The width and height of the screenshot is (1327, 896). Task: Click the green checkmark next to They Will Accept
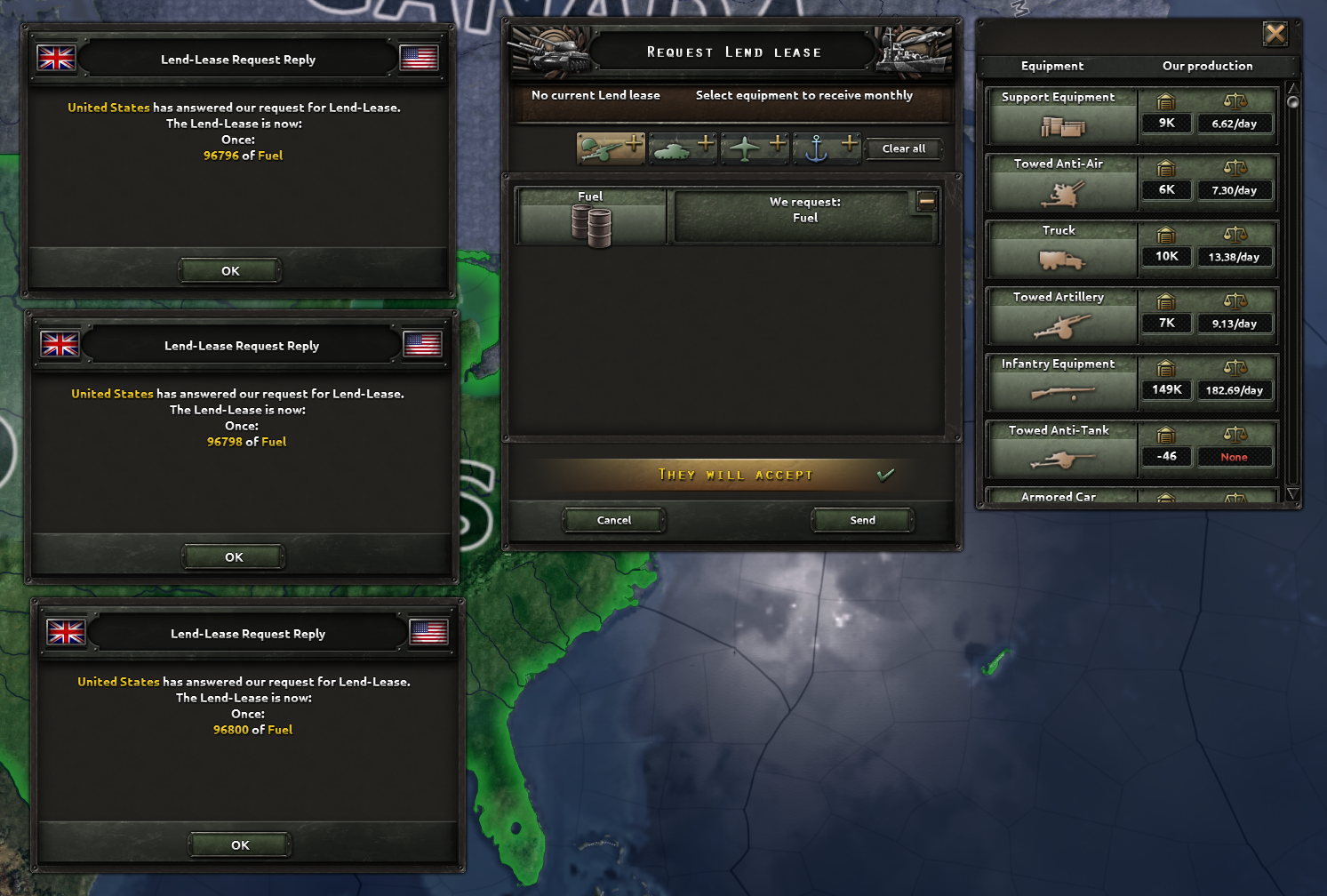pyautogui.click(x=886, y=474)
